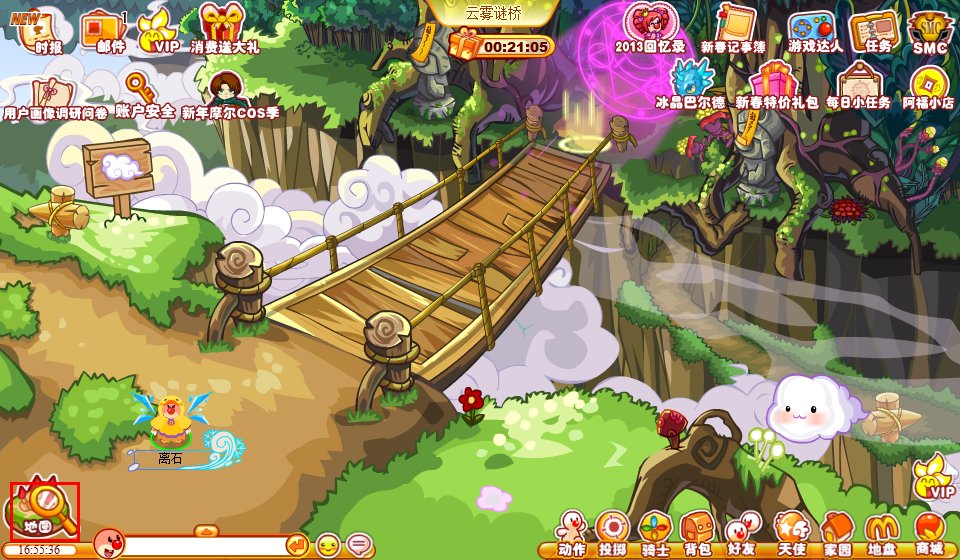Open the 地图 map magnifier icon
This screenshot has height=560, width=960.
44,509
